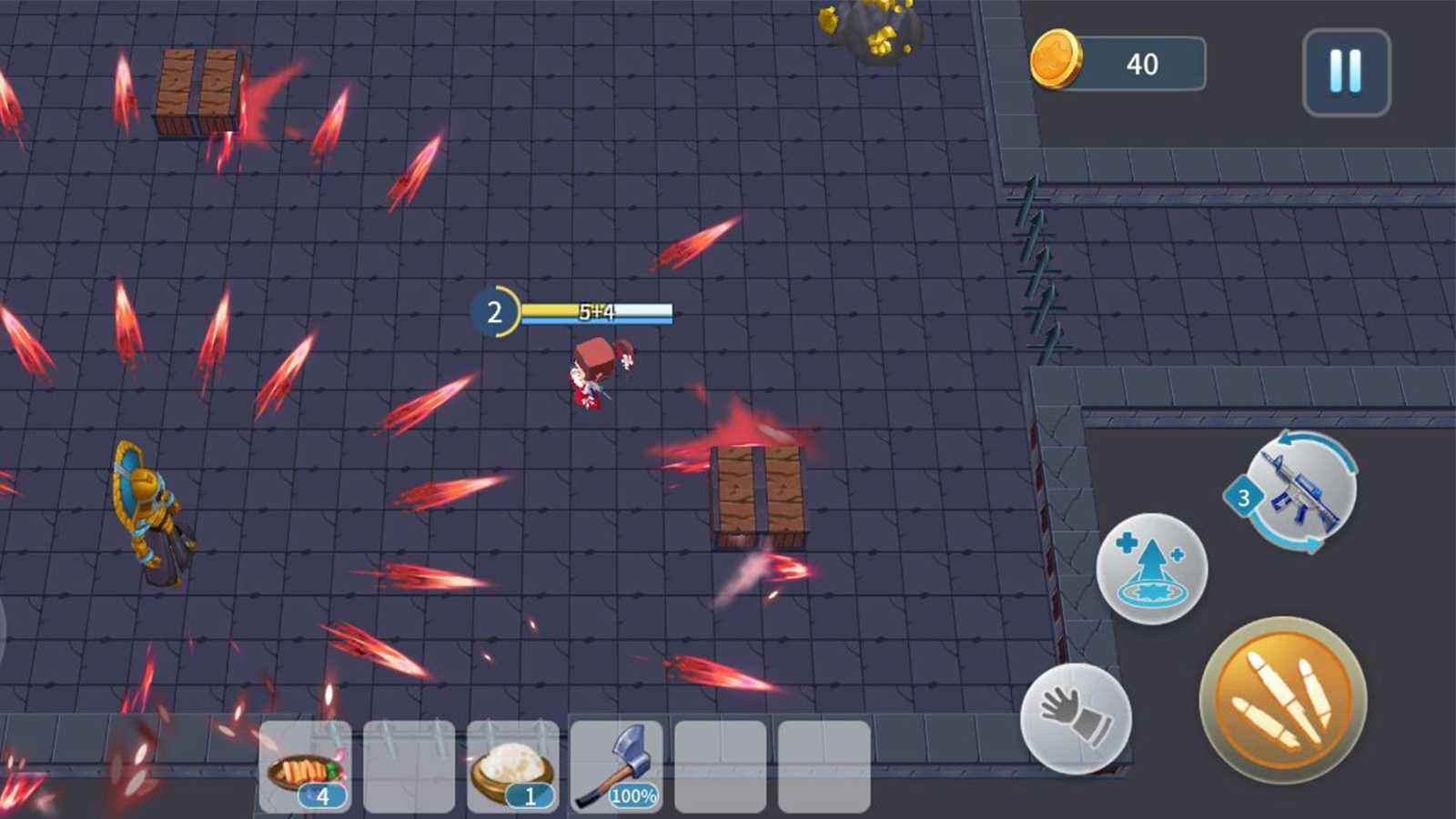Image resolution: width=1456 pixels, height=819 pixels.
Task: Click the 100% durability label on the axe
Action: point(634,795)
